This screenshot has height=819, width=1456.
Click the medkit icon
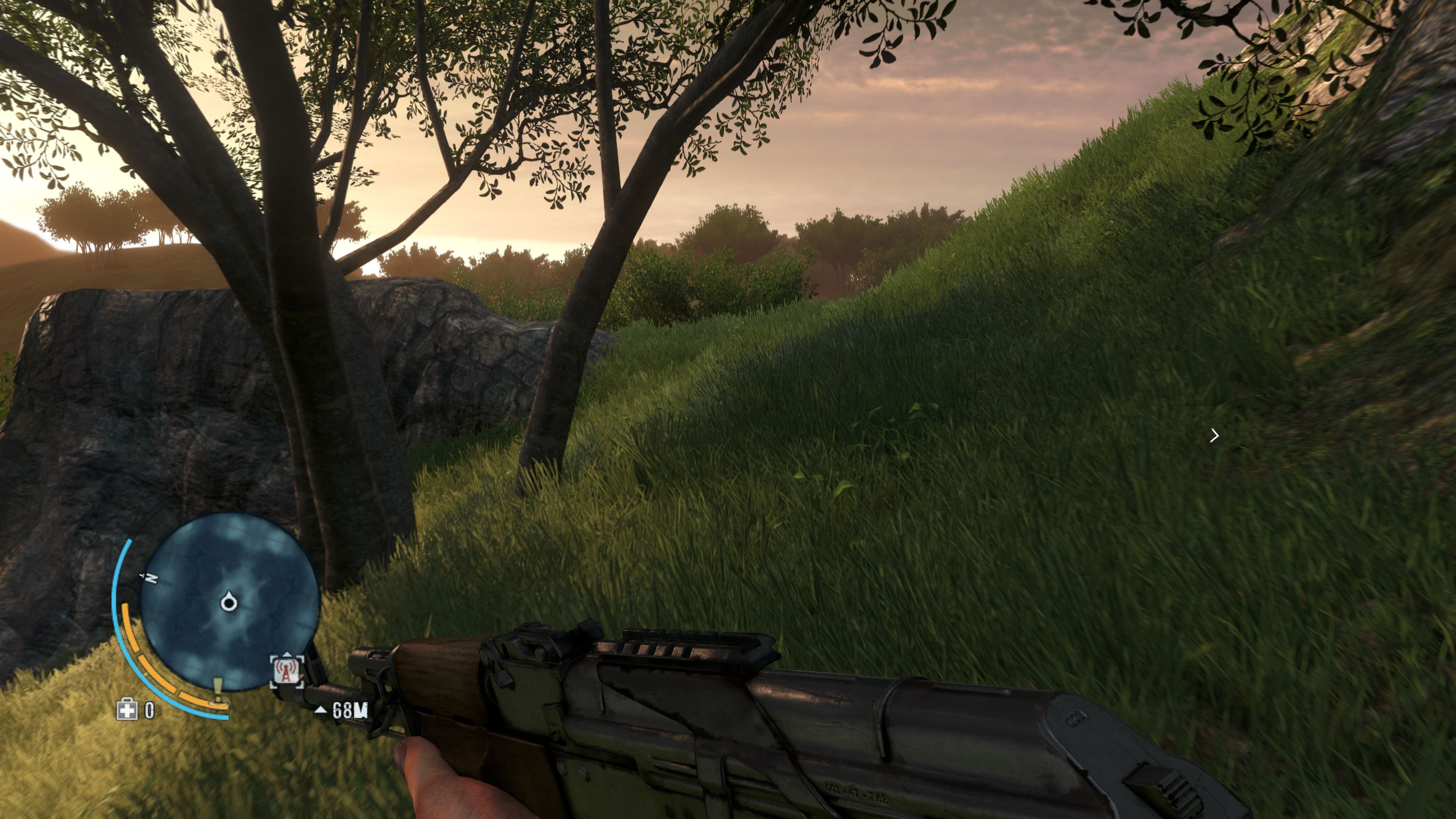coord(127,709)
